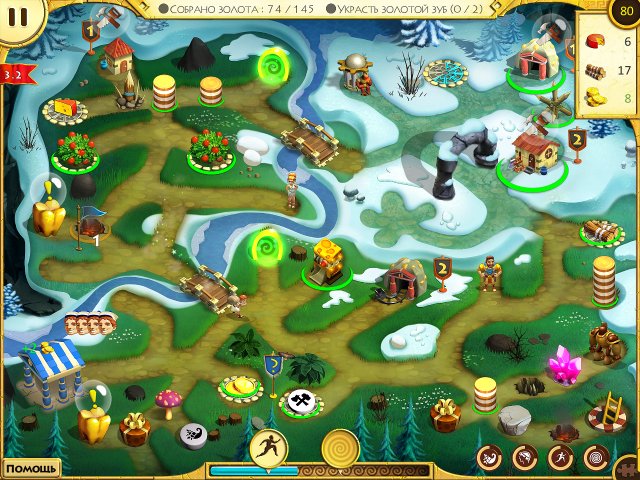Activate the large running man bonus
The image size is (640, 480).
coord(268,446)
